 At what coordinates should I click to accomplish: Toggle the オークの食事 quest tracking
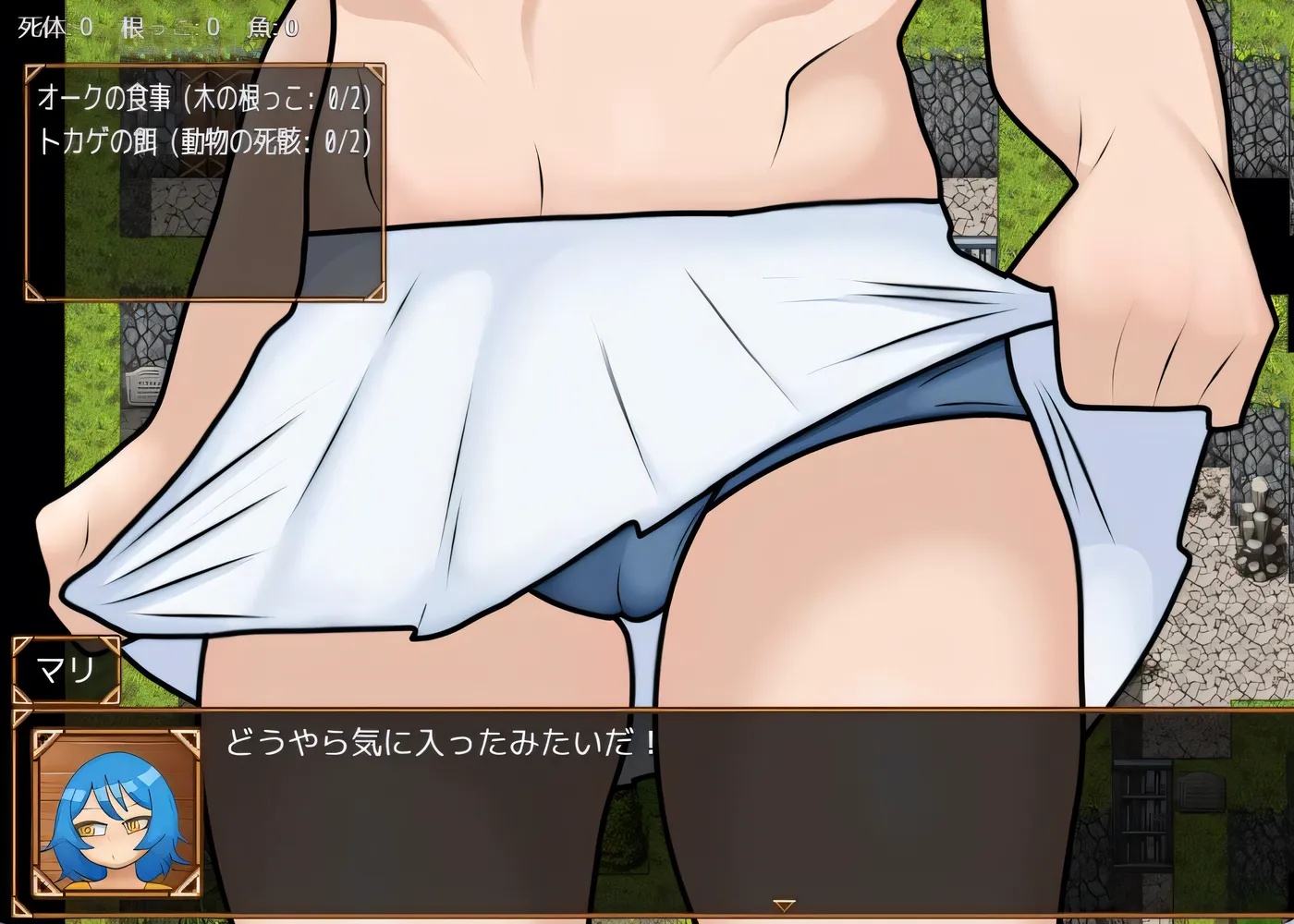click(205, 98)
